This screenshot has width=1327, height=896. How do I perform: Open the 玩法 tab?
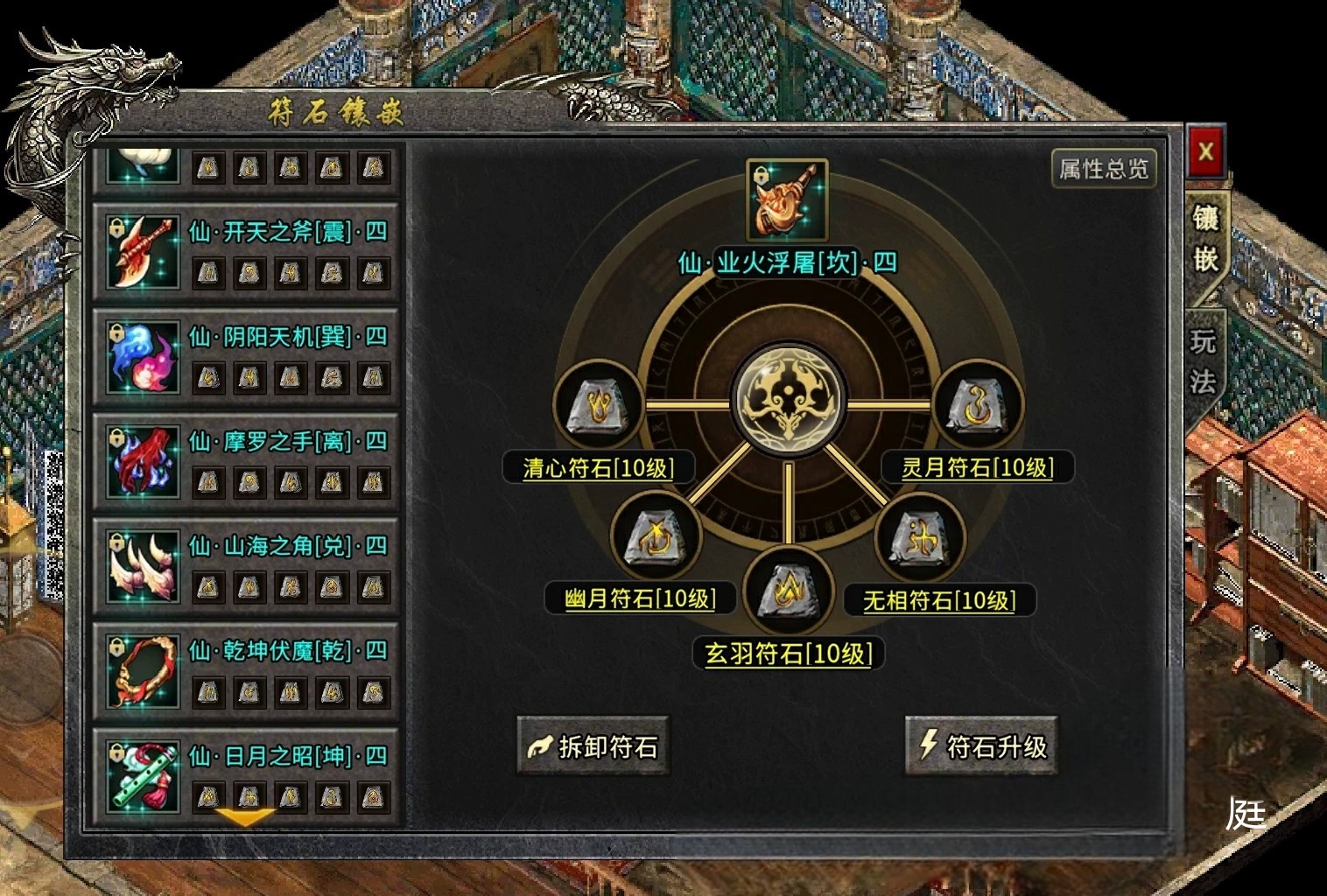click(1204, 361)
